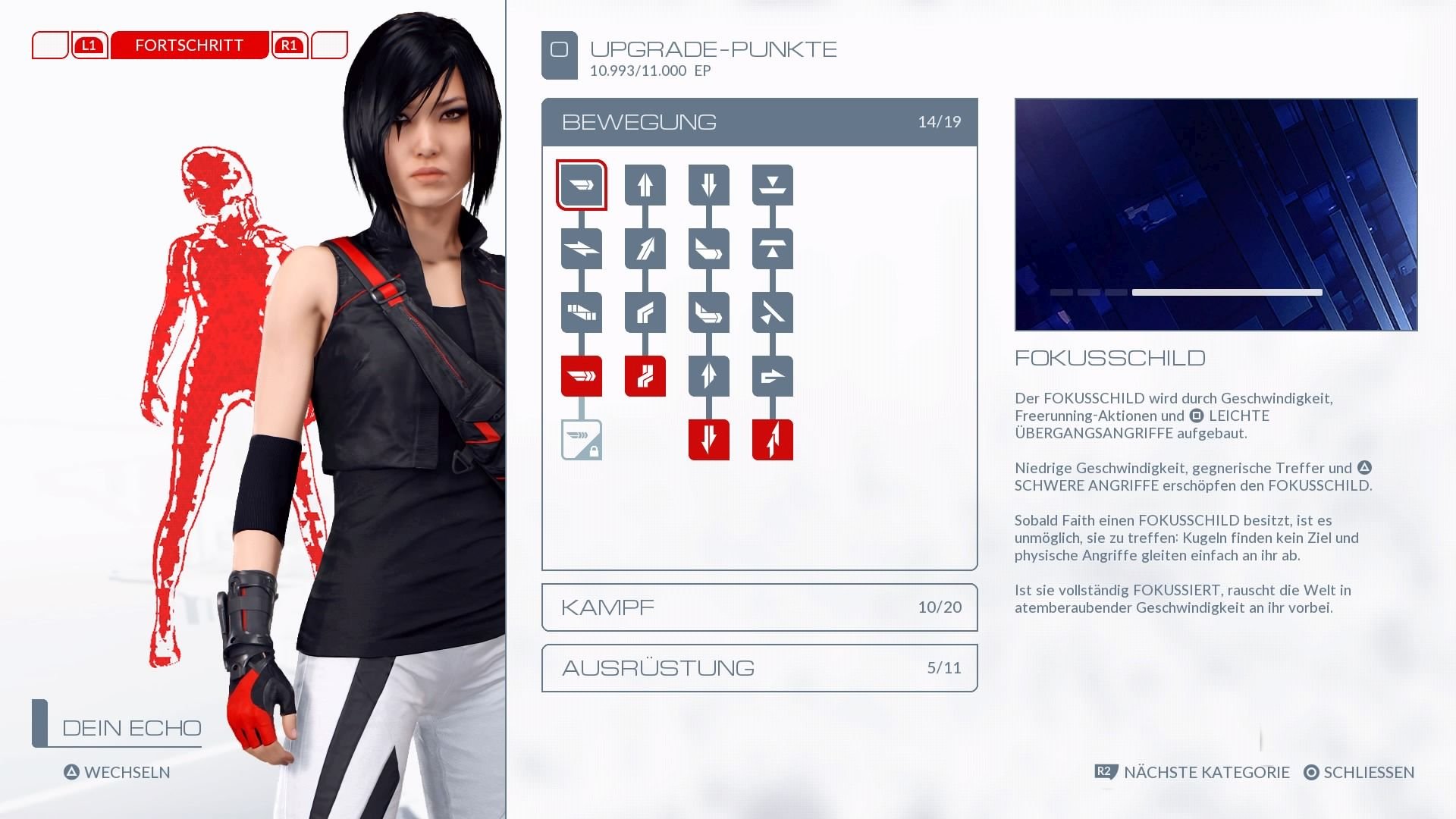Collapse the BEWEGUNG skill category
This screenshot has width=1456, height=819.
coord(758,121)
